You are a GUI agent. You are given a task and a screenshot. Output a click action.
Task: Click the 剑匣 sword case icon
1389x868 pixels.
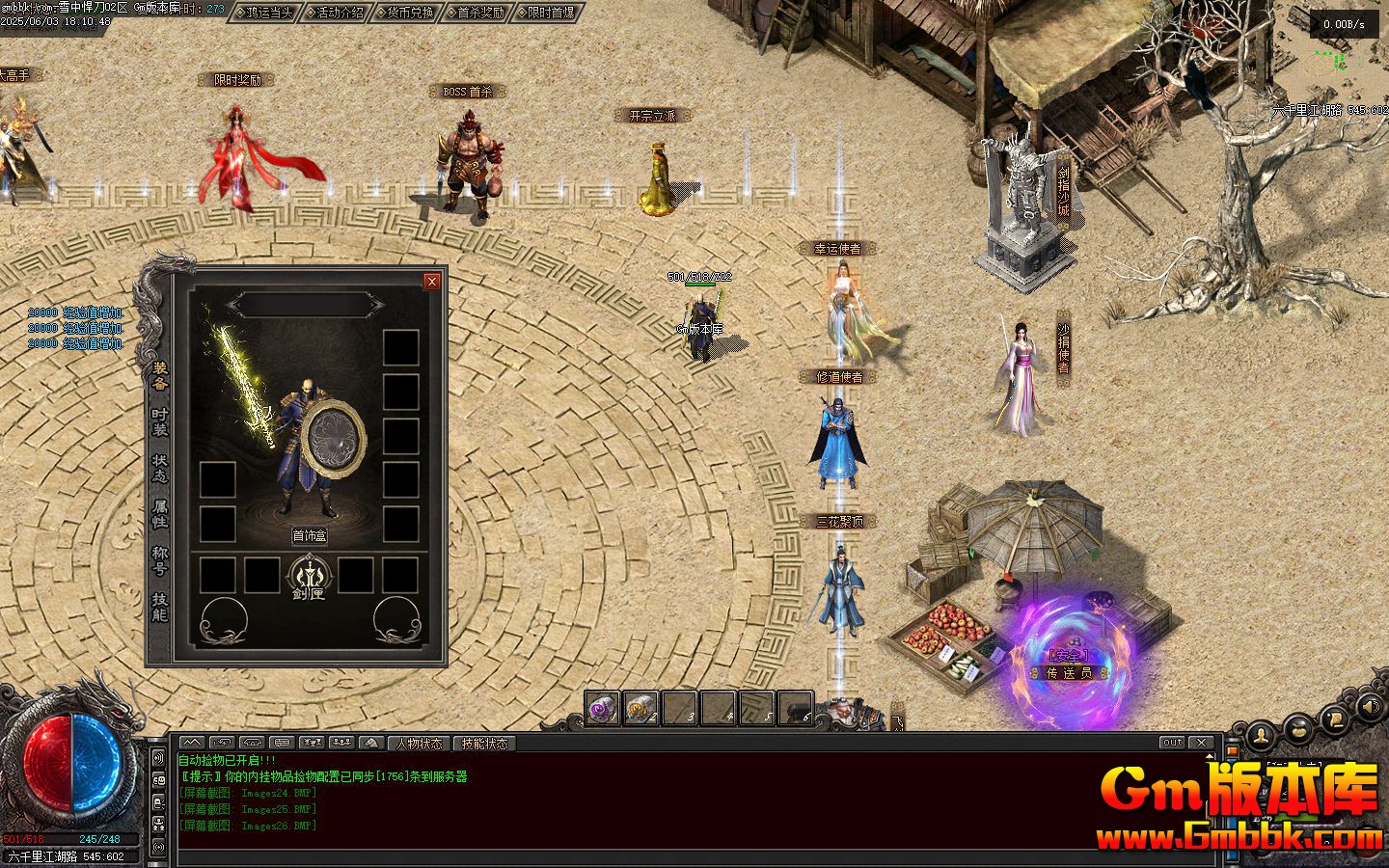[x=310, y=579]
